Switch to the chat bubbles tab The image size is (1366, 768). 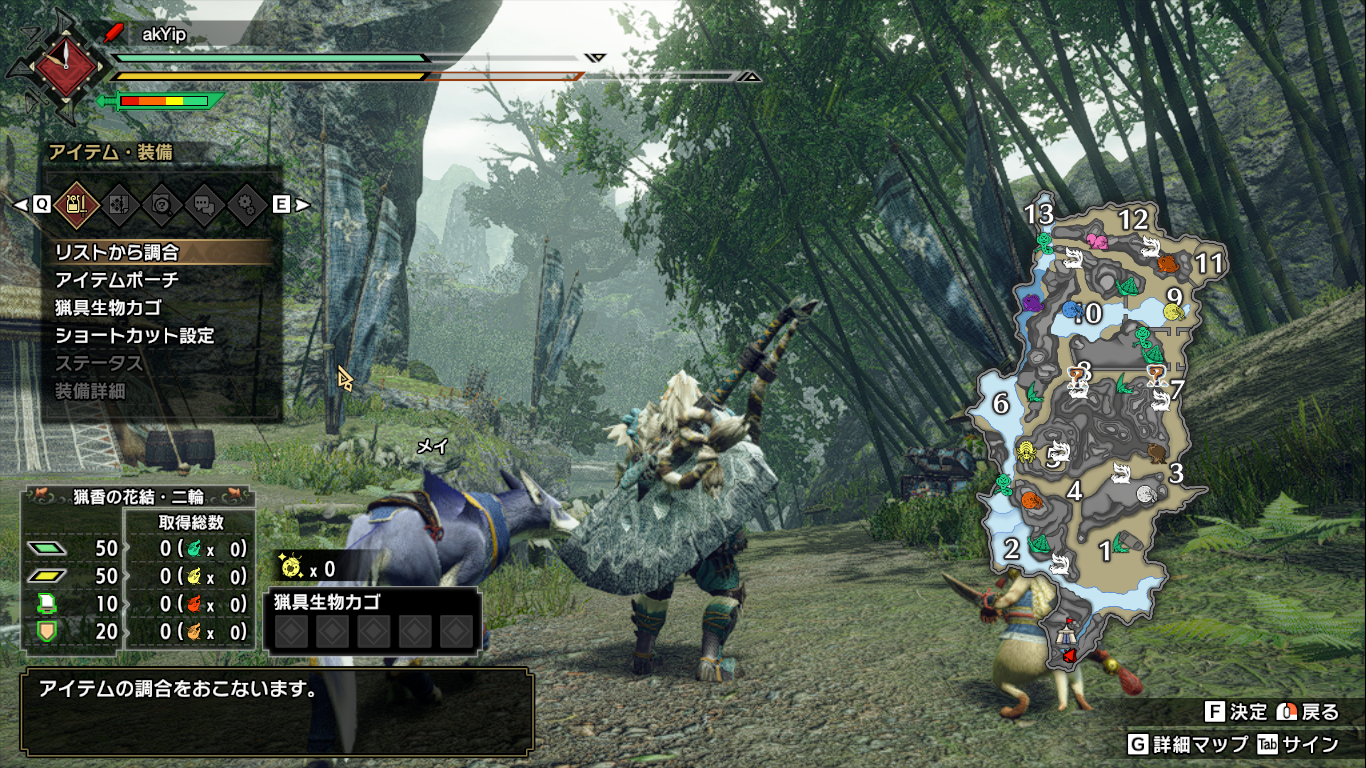pyautogui.click(x=204, y=204)
